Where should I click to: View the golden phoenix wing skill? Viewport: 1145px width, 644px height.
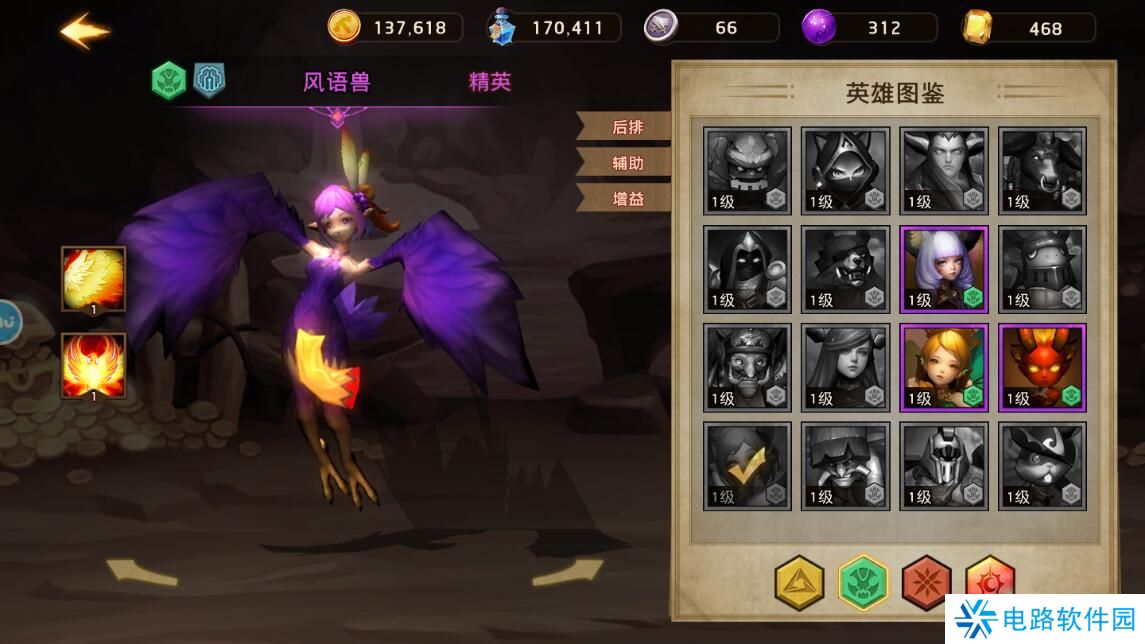point(94,279)
